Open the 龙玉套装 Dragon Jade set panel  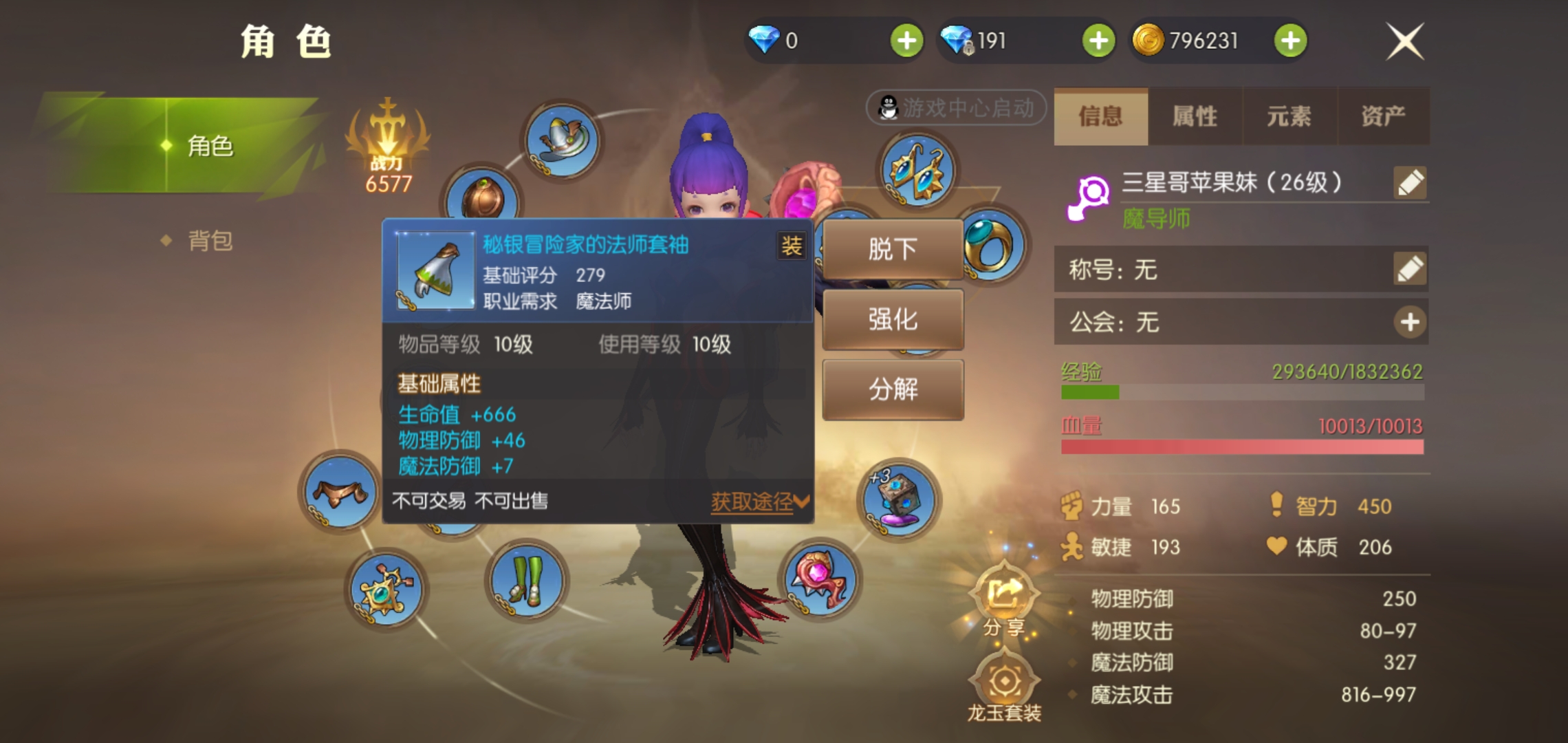pos(1004,681)
